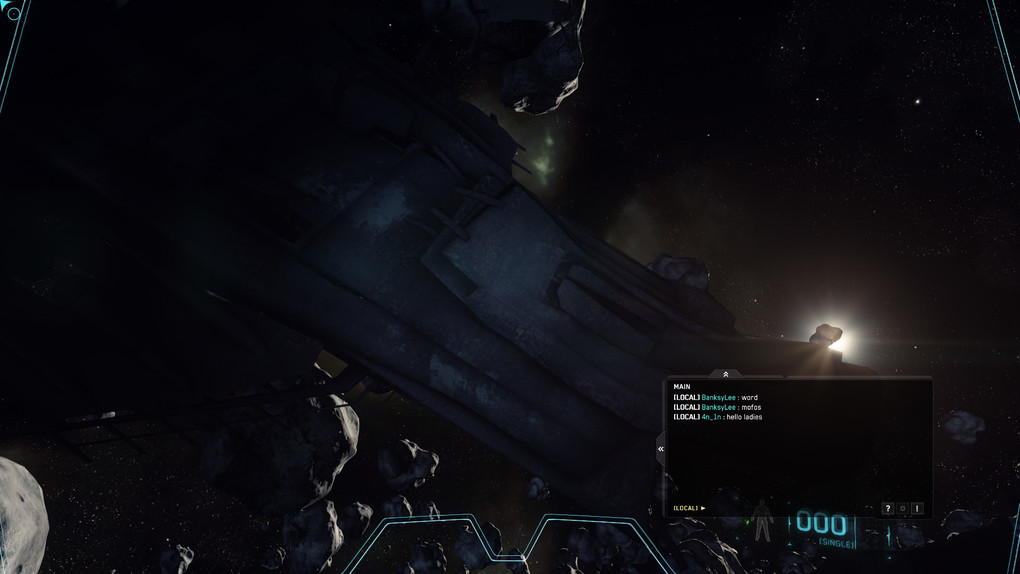Click the exclamation mark button in chat

coord(917,509)
